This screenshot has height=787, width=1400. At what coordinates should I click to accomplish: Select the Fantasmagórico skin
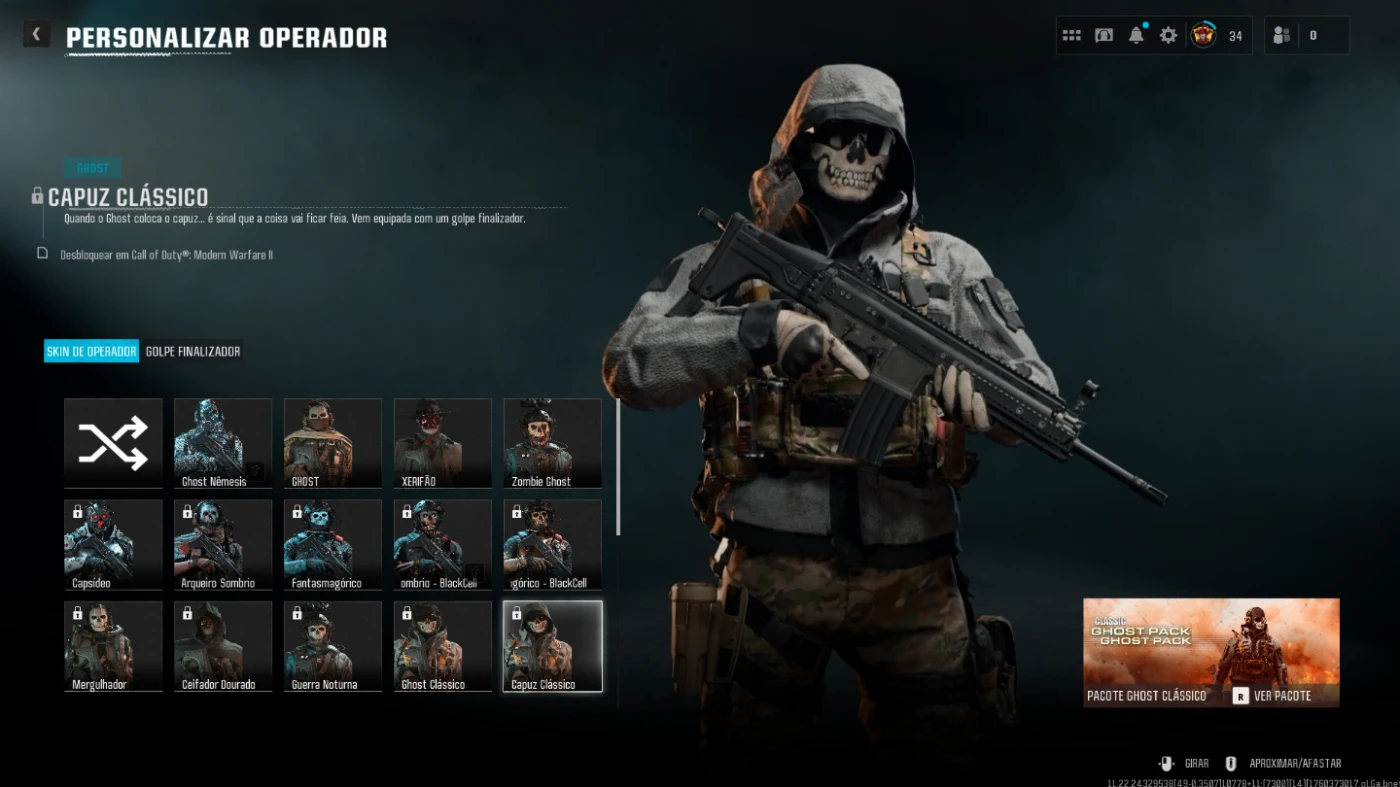coord(332,544)
